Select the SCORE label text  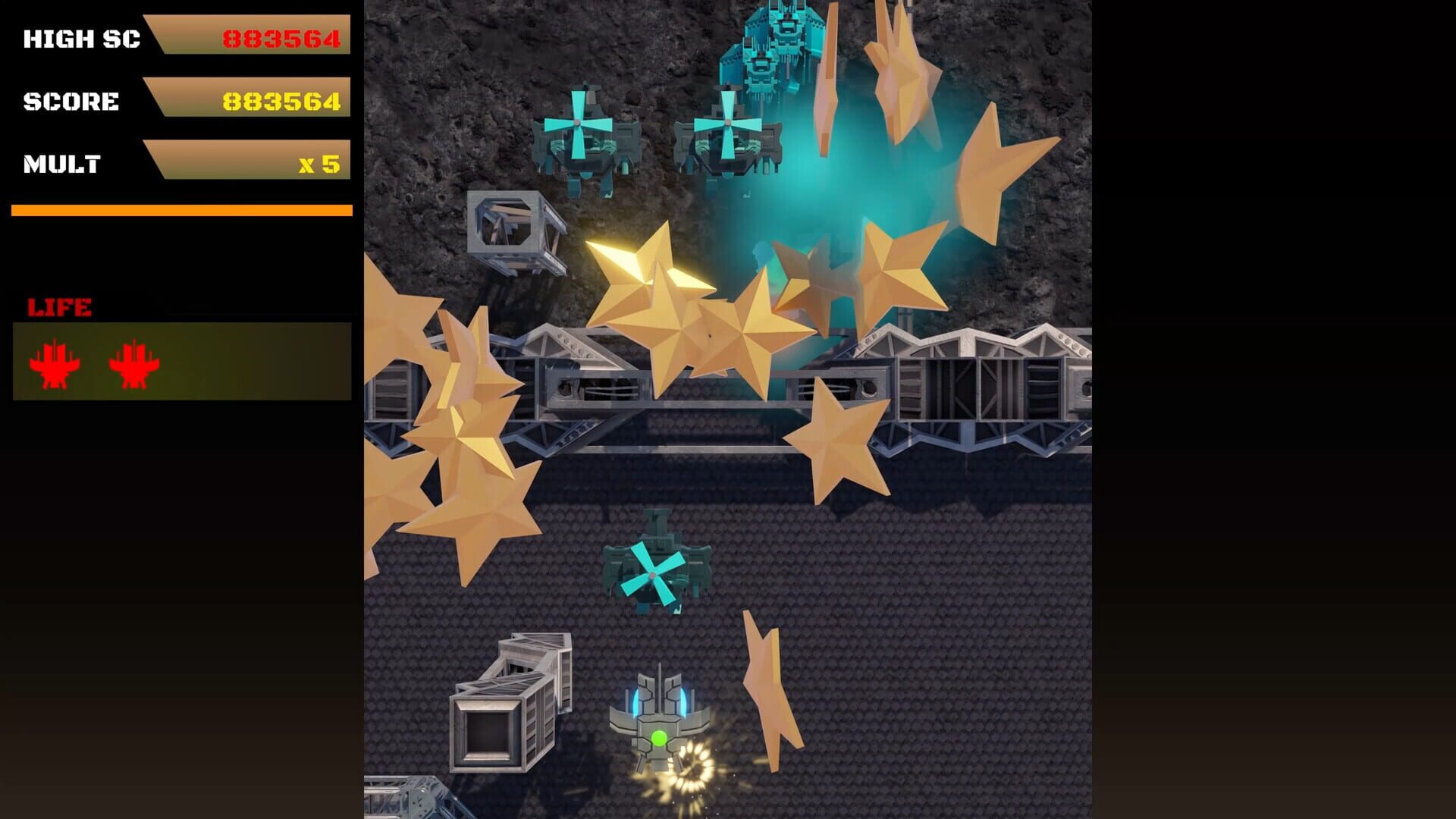click(x=72, y=100)
